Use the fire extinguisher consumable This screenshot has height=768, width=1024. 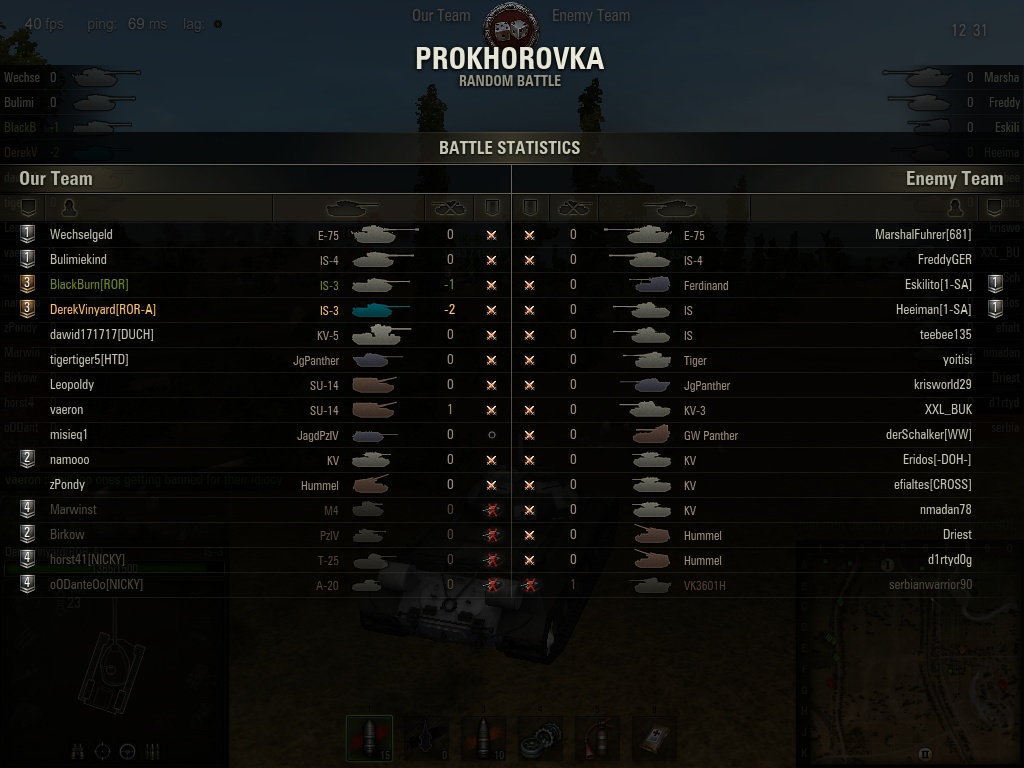click(x=598, y=740)
